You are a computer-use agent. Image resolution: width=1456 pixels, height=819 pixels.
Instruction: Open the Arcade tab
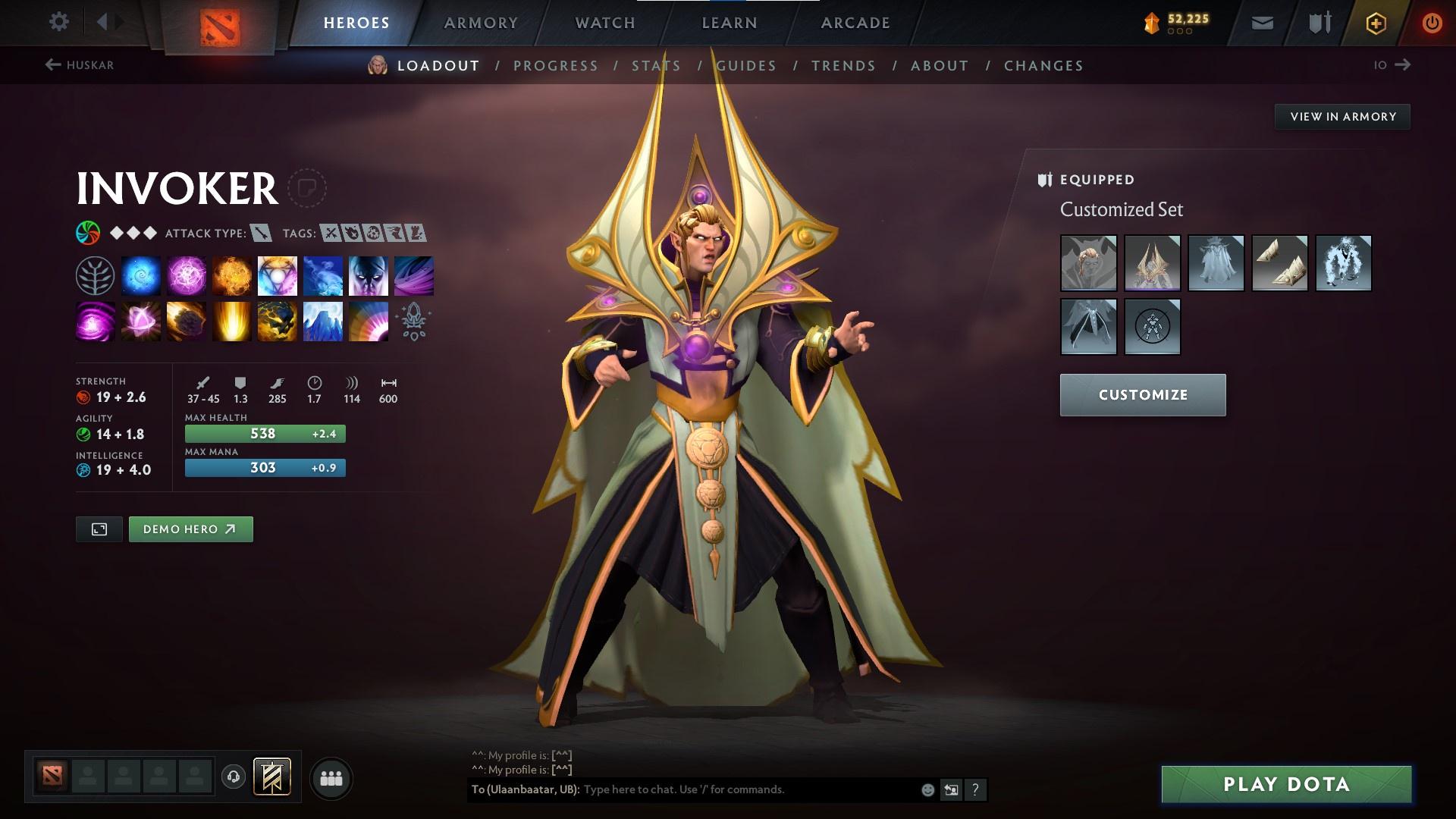click(x=855, y=23)
